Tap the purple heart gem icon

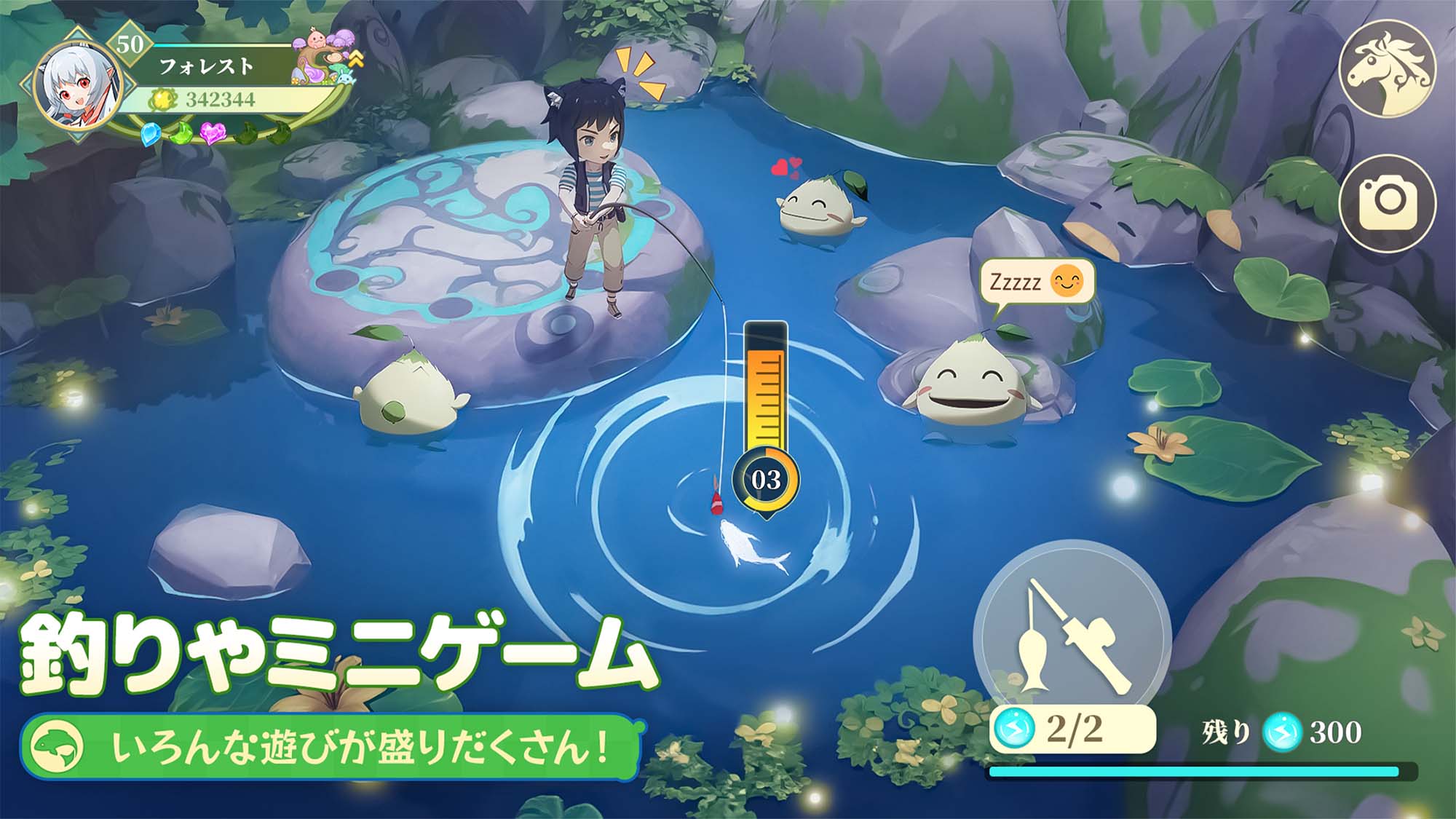pos(213,135)
